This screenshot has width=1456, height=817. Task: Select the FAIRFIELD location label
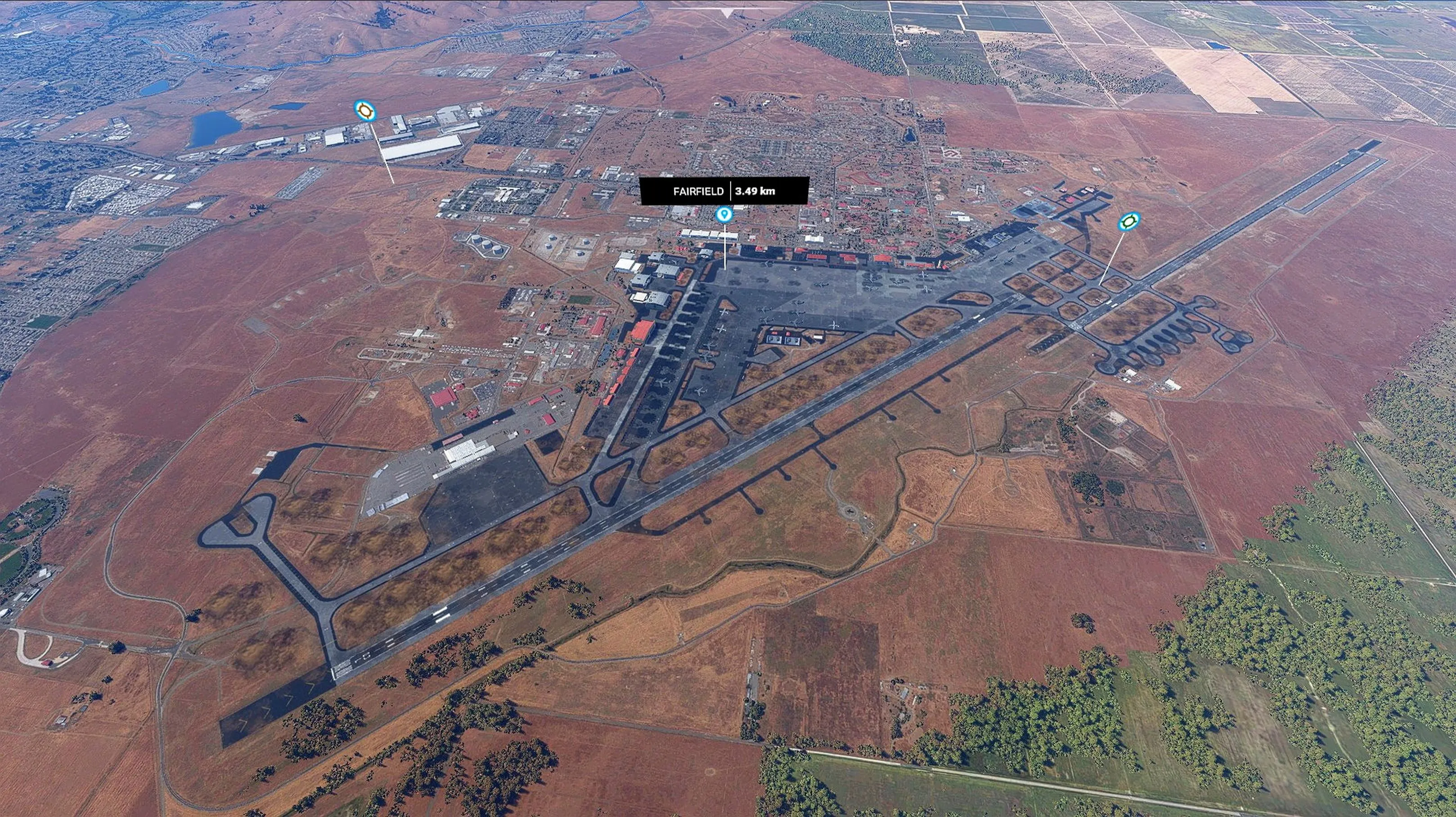(x=698, y=191)
